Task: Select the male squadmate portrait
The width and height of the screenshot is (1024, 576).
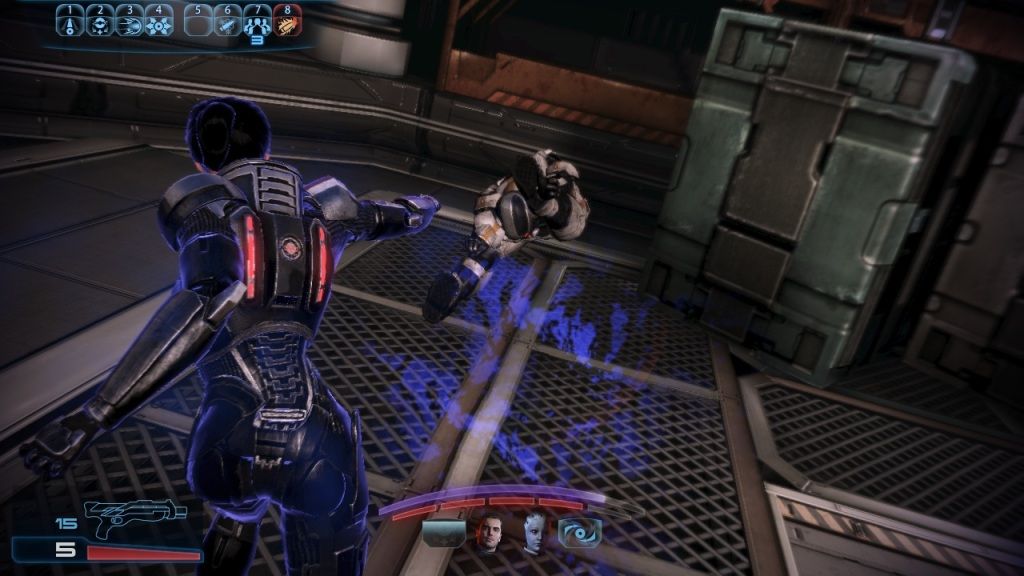Action: [x=488, y=535]
